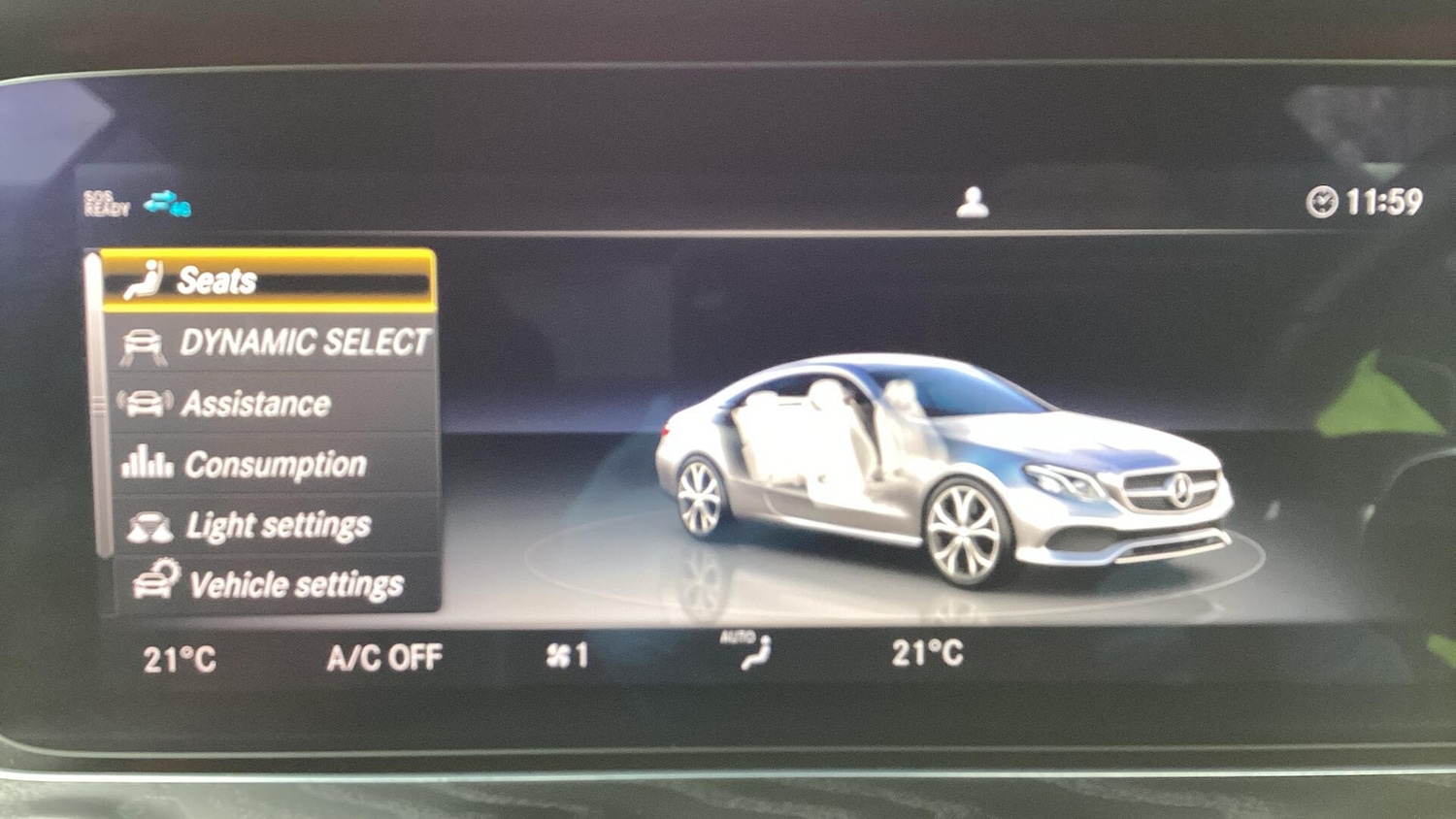Image resolution: width=1456 pixels, height=819 pixels.
Task: Open the user profile icon
Action: pyautogui.click(x=972, y=202)
